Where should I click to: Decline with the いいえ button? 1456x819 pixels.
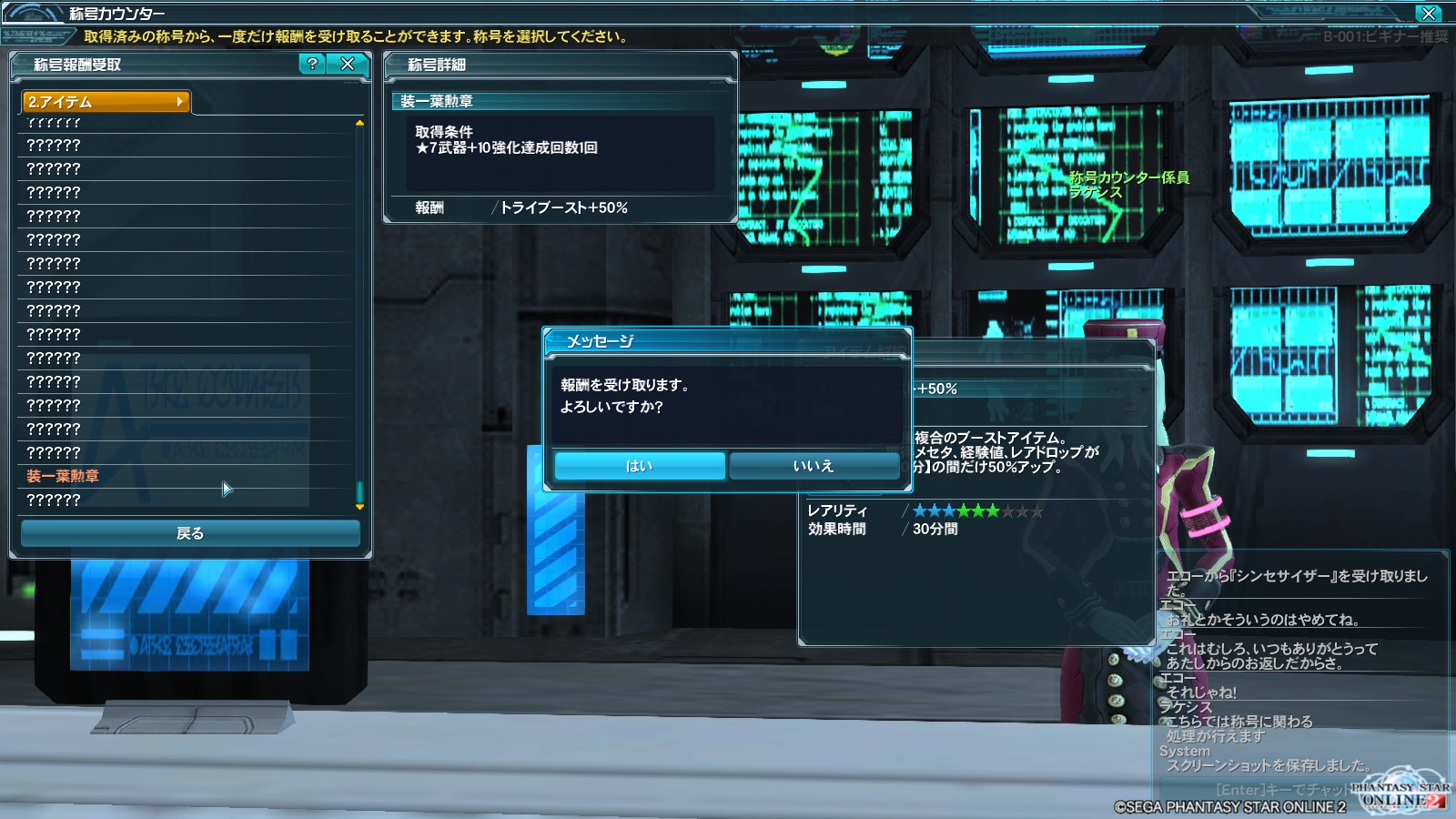814,466
